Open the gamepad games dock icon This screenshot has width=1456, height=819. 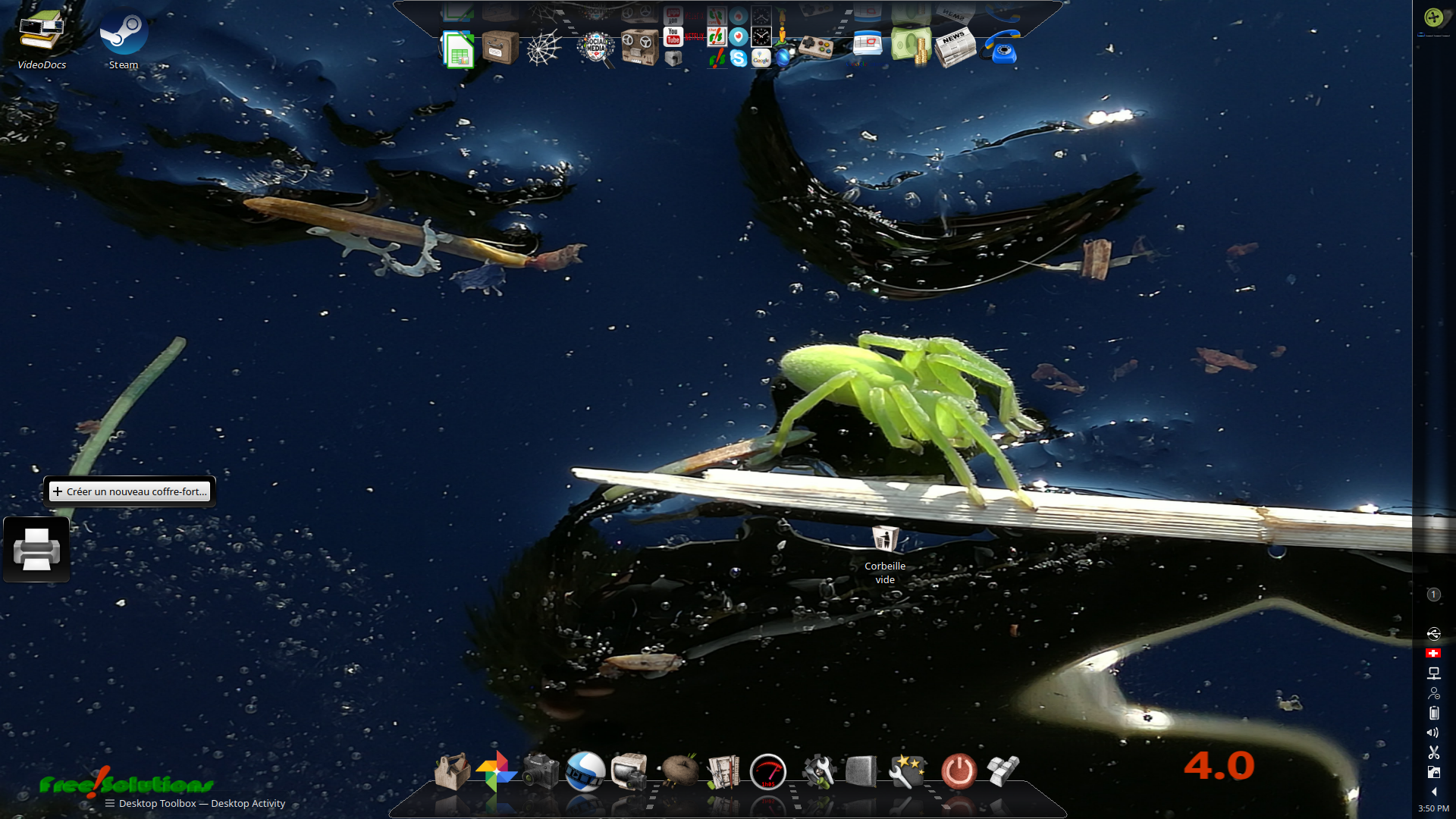[816, 48]
